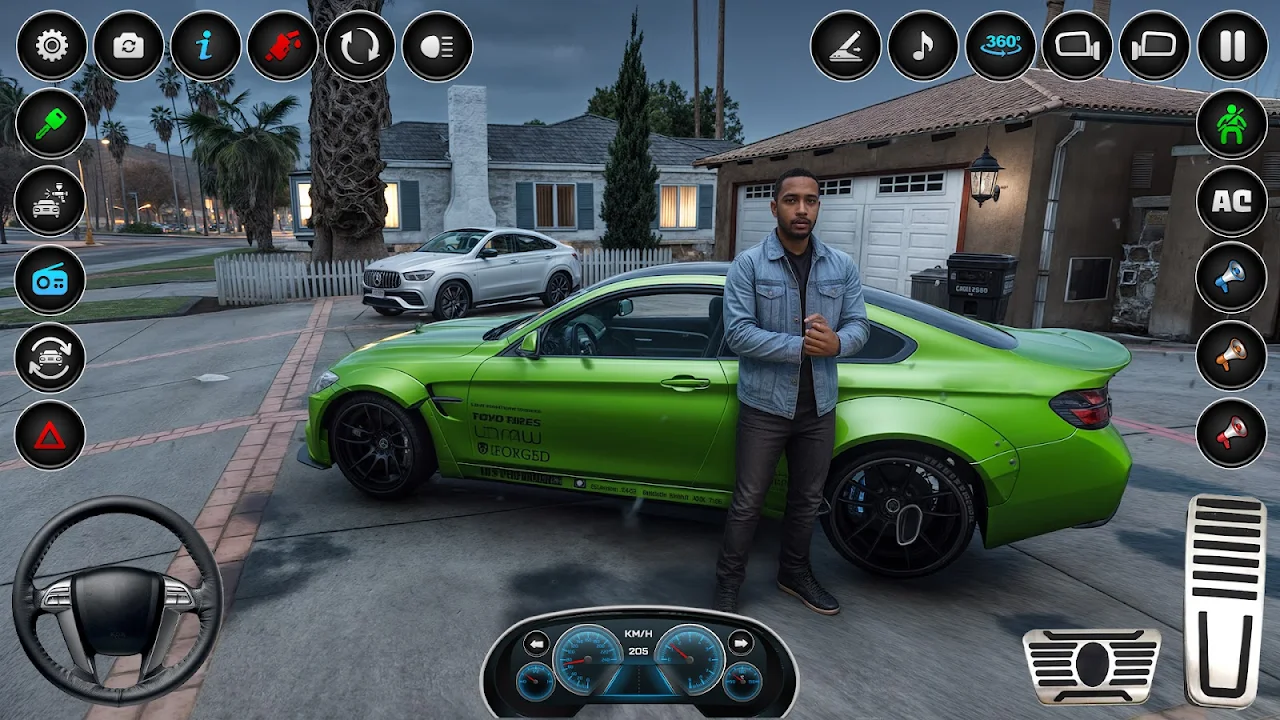This screenshot has width=1280, height=720.
Task: Sound the orange megaphone horn
Action: pos(1232,355)
